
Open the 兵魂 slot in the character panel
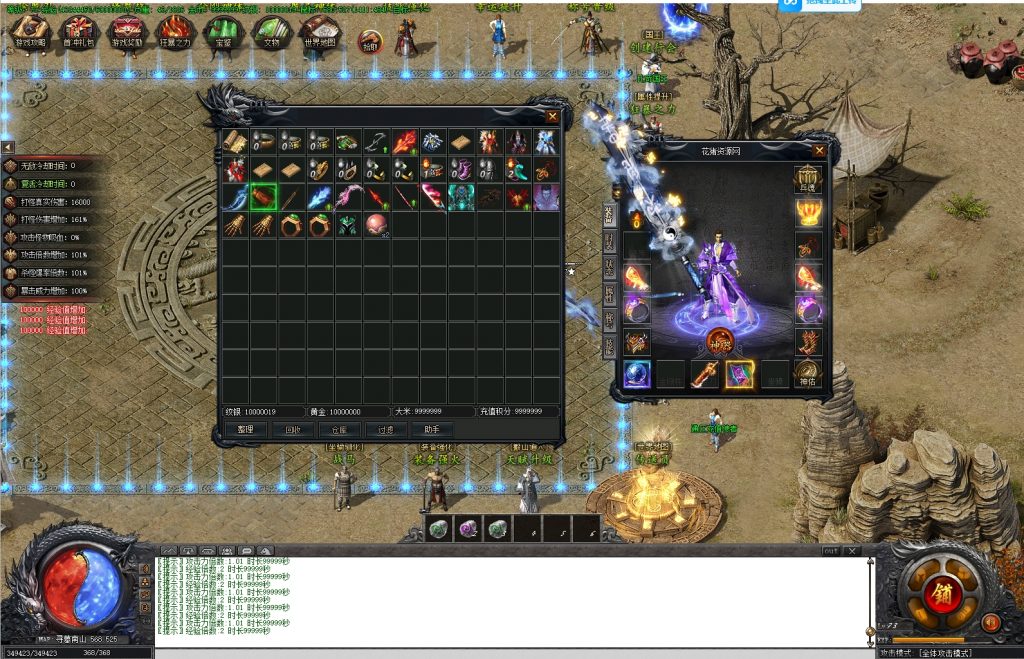tap(807, 181)
